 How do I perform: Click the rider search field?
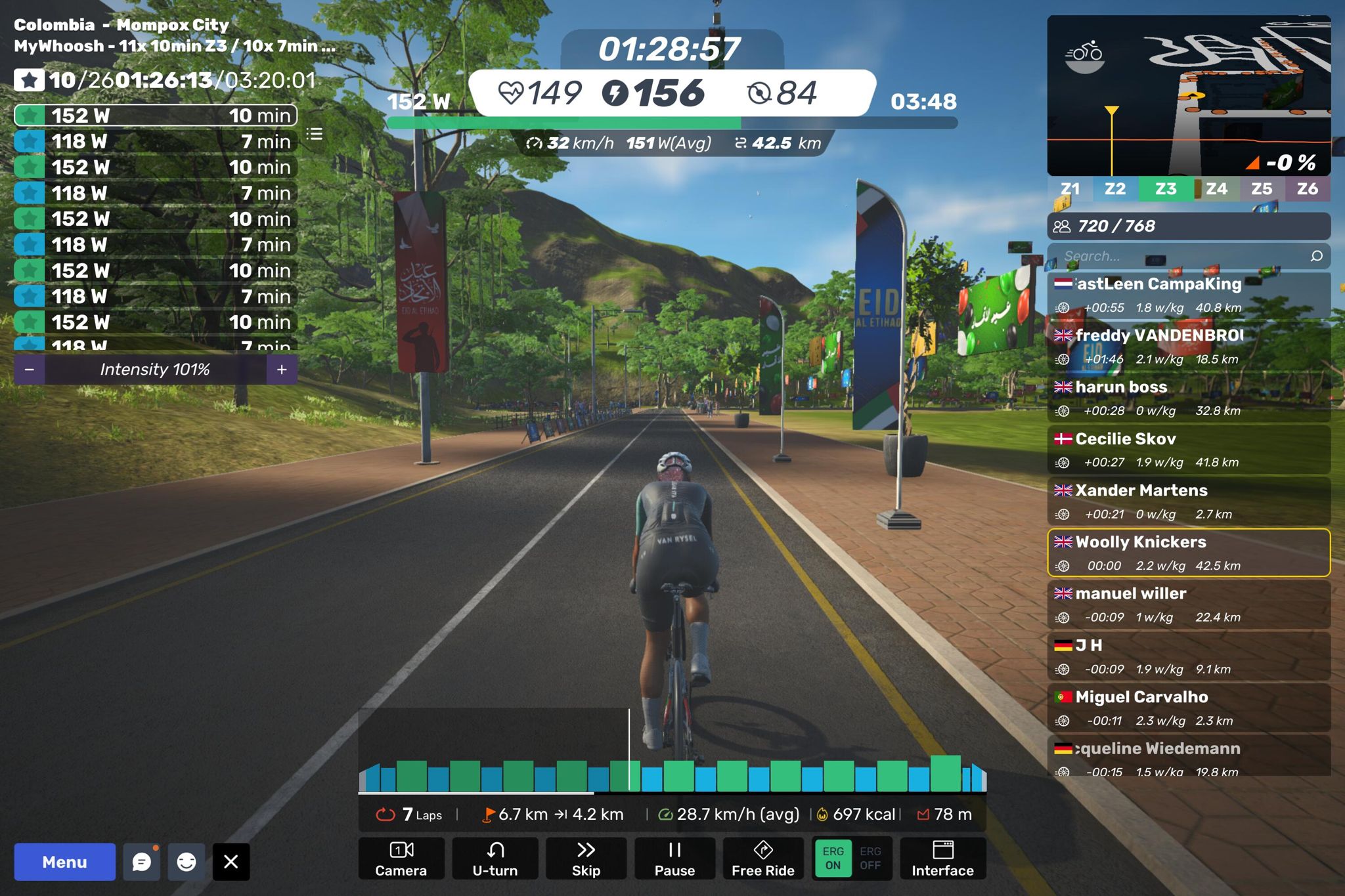pos(1176,256)
